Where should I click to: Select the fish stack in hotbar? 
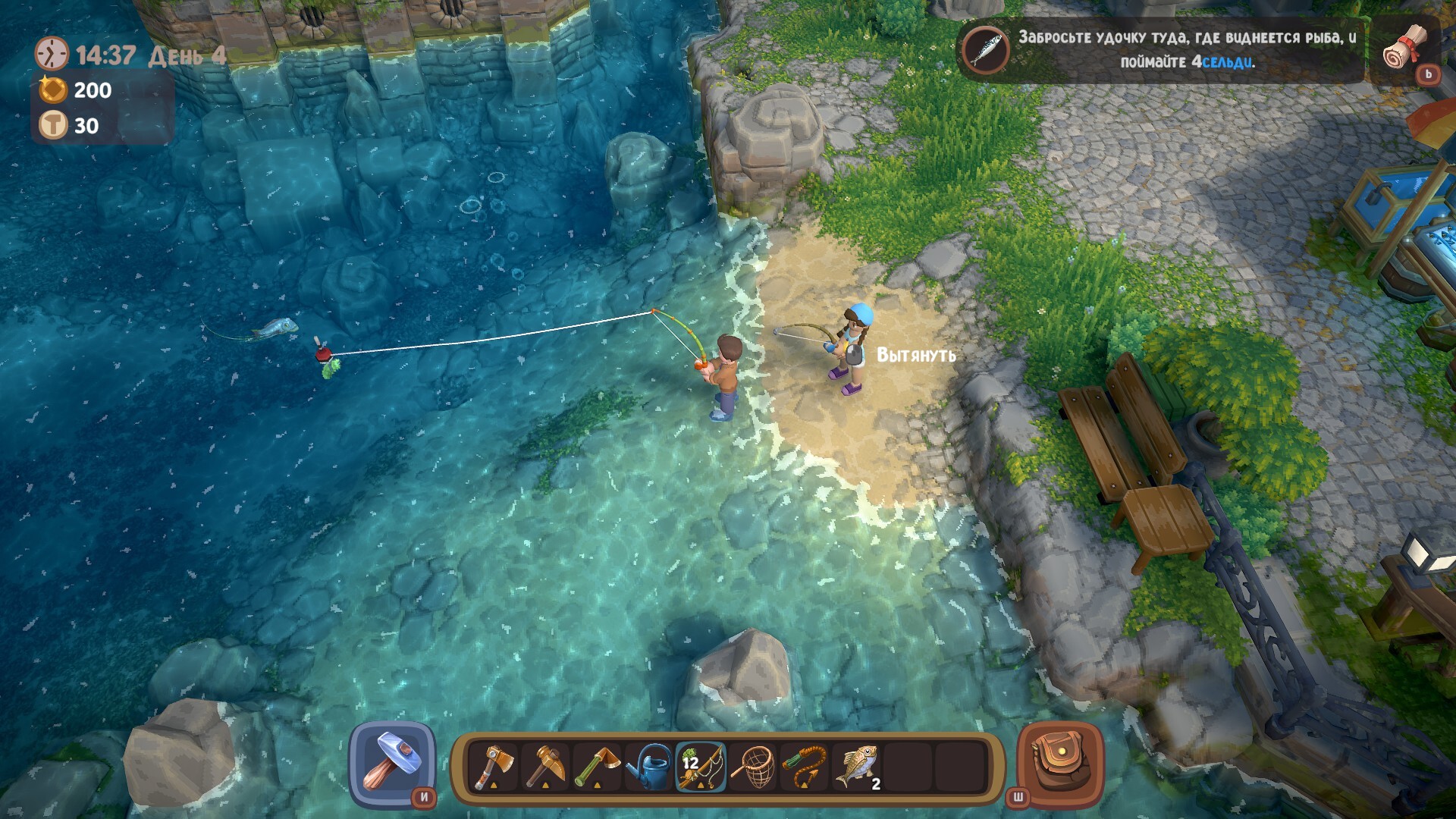pos(857,767)
